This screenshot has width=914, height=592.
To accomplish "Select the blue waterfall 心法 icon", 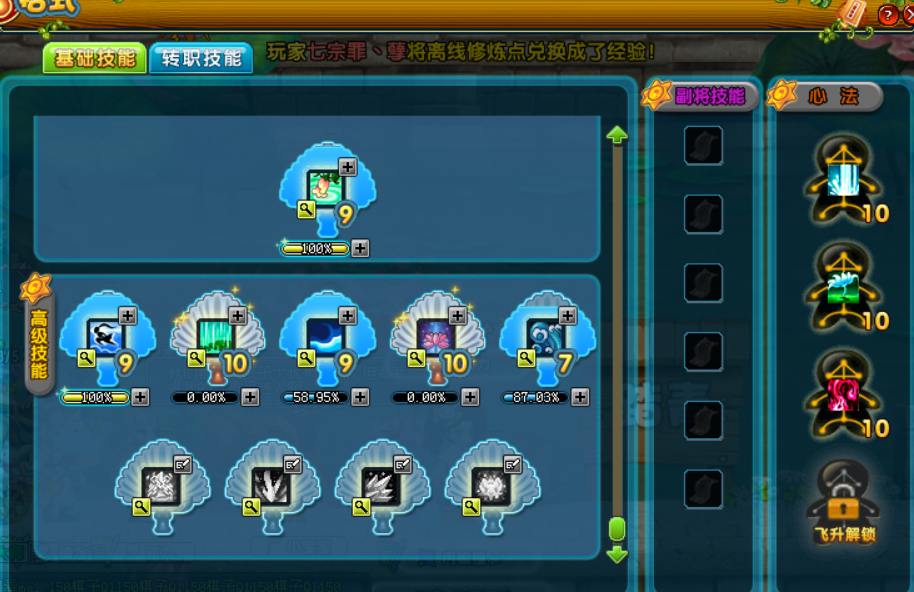I will pyautogui.click(x=845, y=180).
